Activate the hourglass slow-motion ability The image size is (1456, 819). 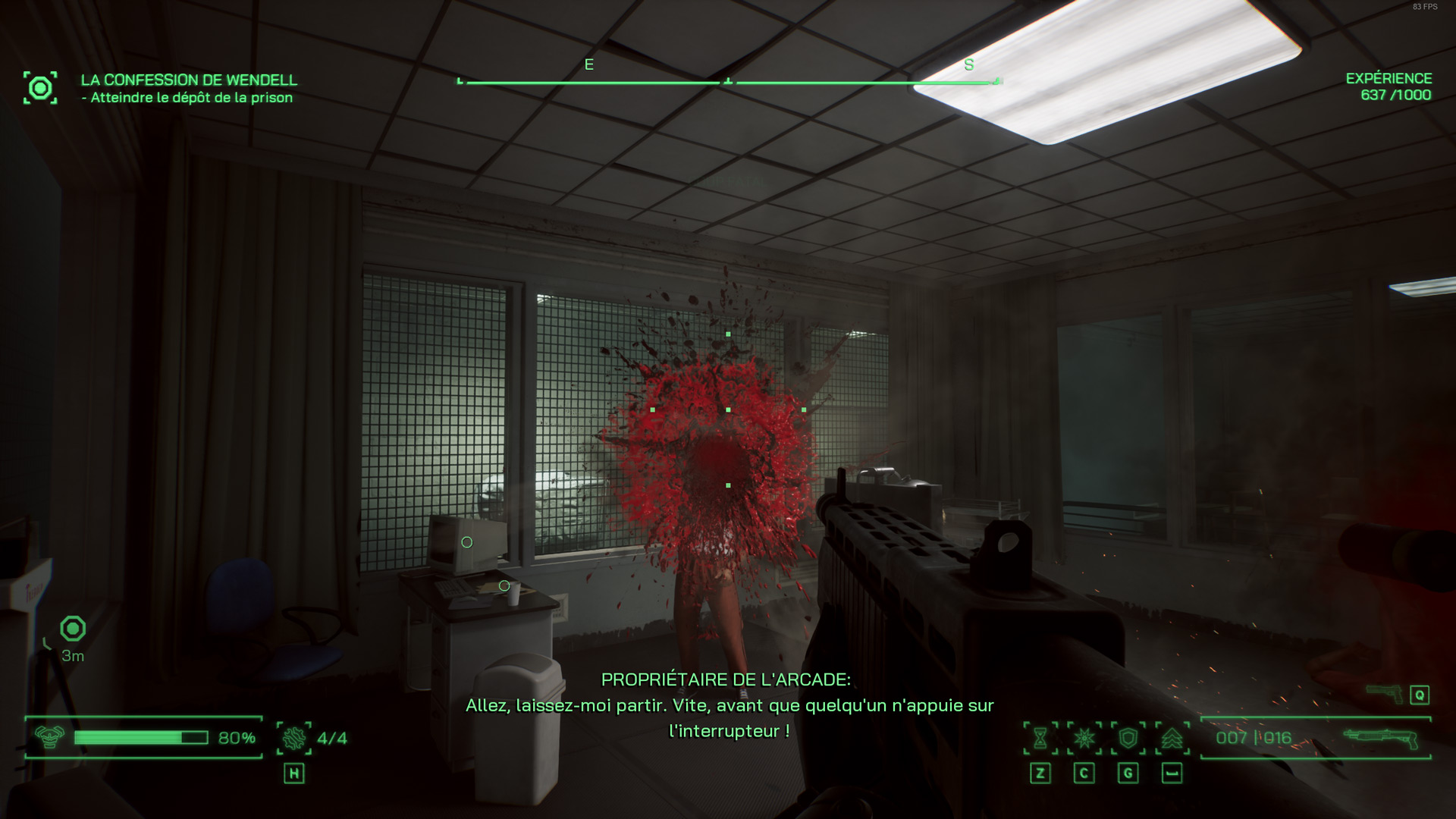[1040, 738]
